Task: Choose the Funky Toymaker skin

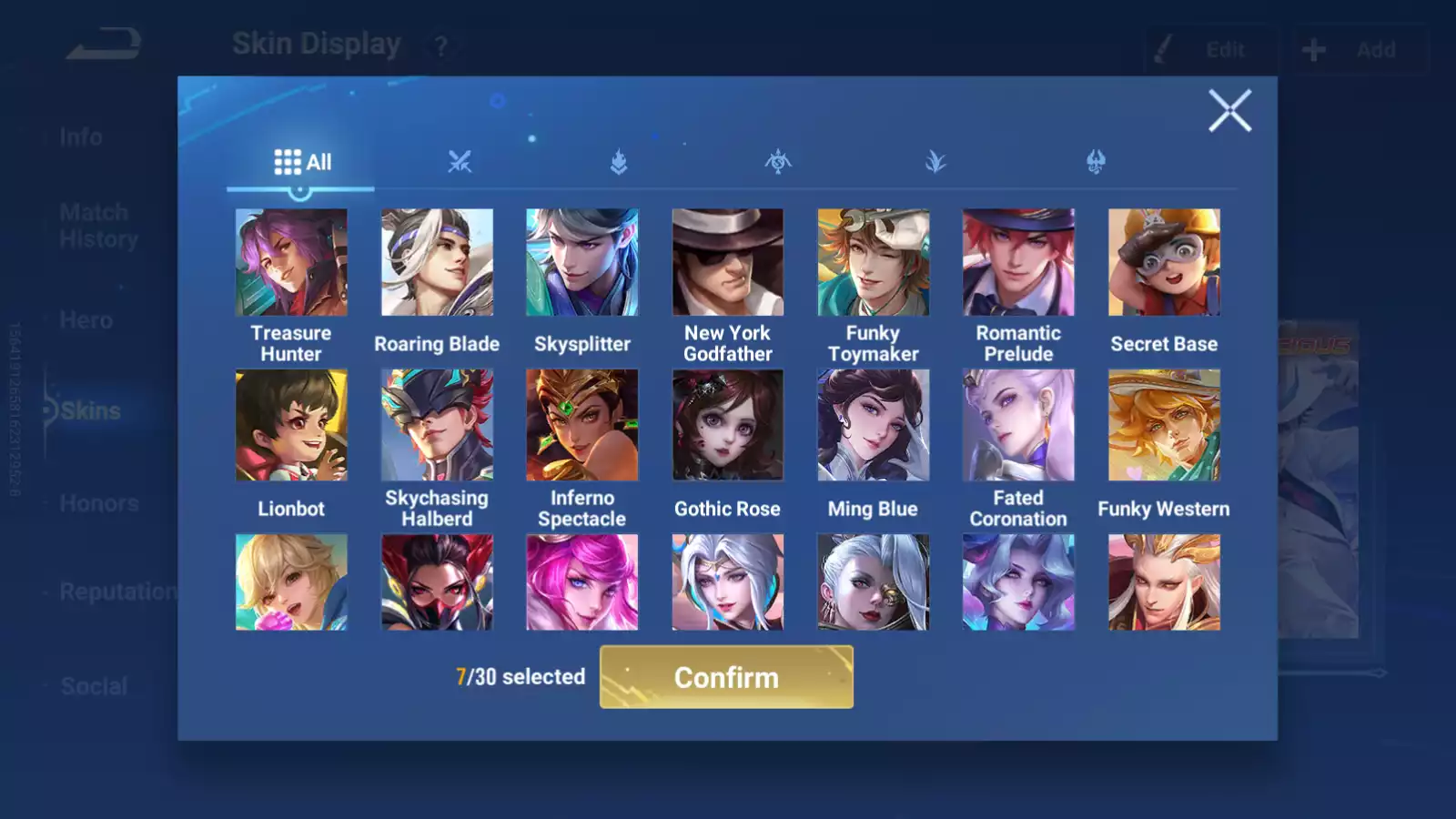Action: (x=873, y=262)
